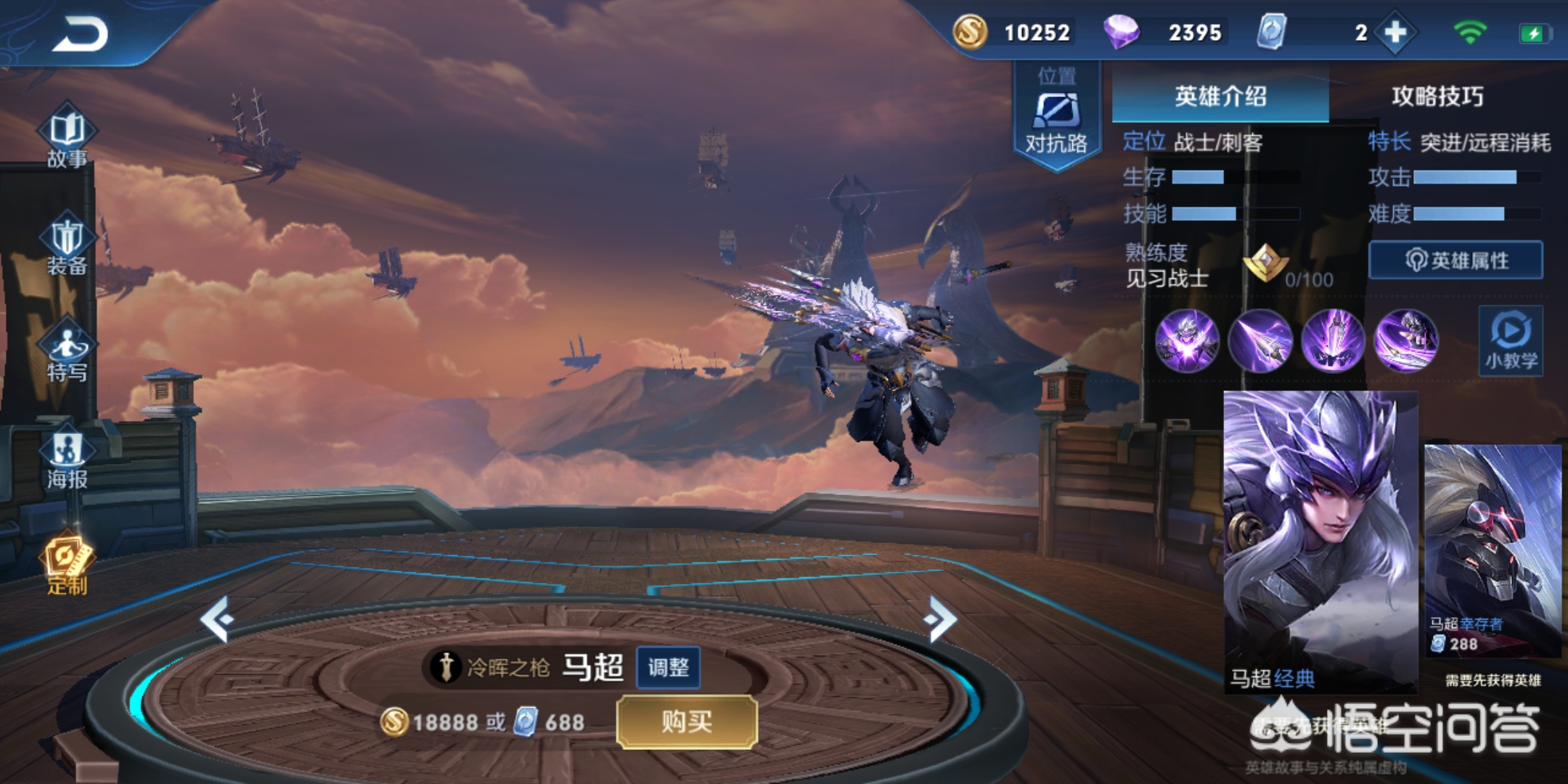1568x784 pixels.
Task: Switch to the 攻略技巧 tab
Action: [x=1437, y=96]
